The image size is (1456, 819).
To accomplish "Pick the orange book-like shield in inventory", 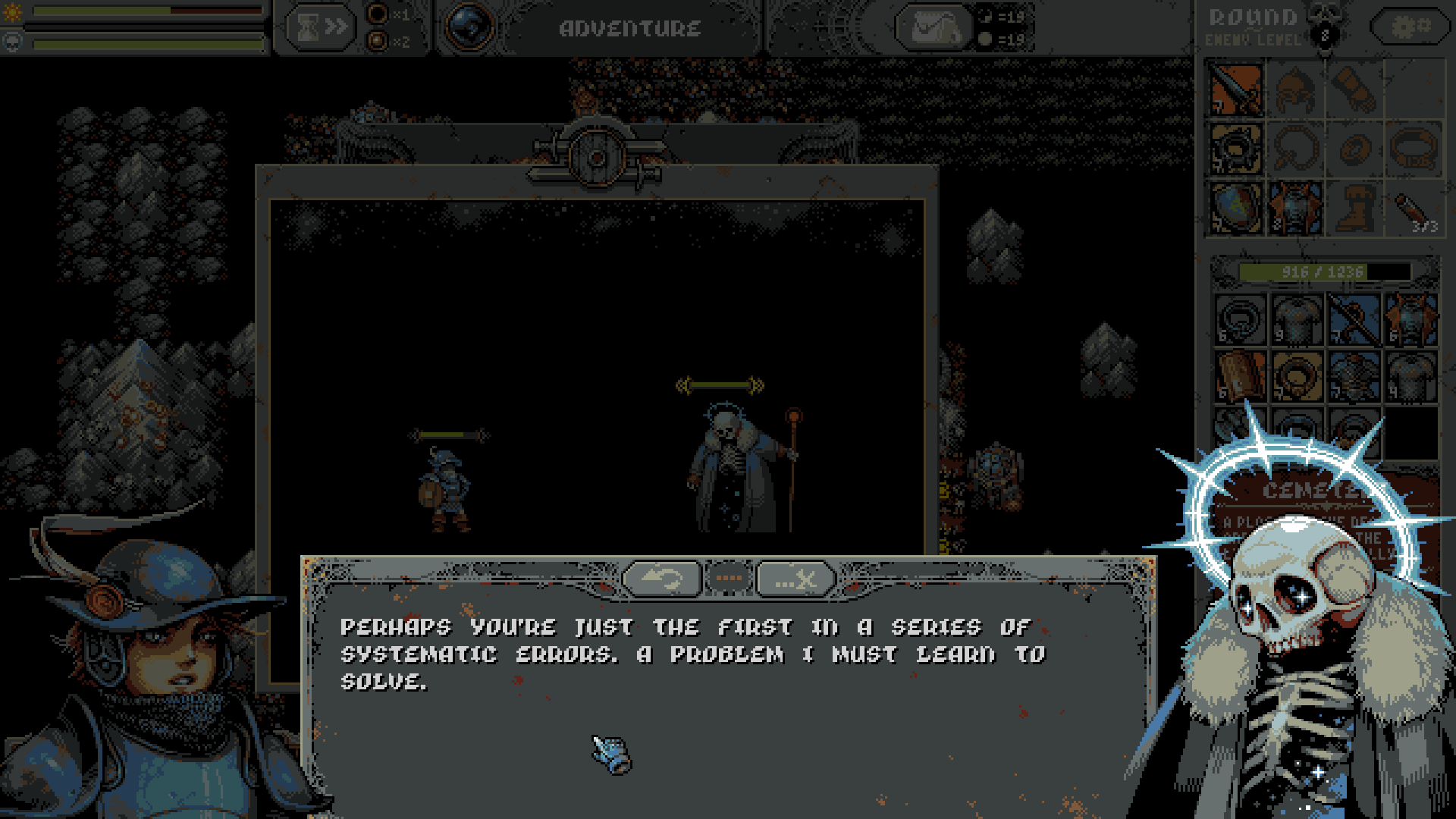I will point(1241,377).
